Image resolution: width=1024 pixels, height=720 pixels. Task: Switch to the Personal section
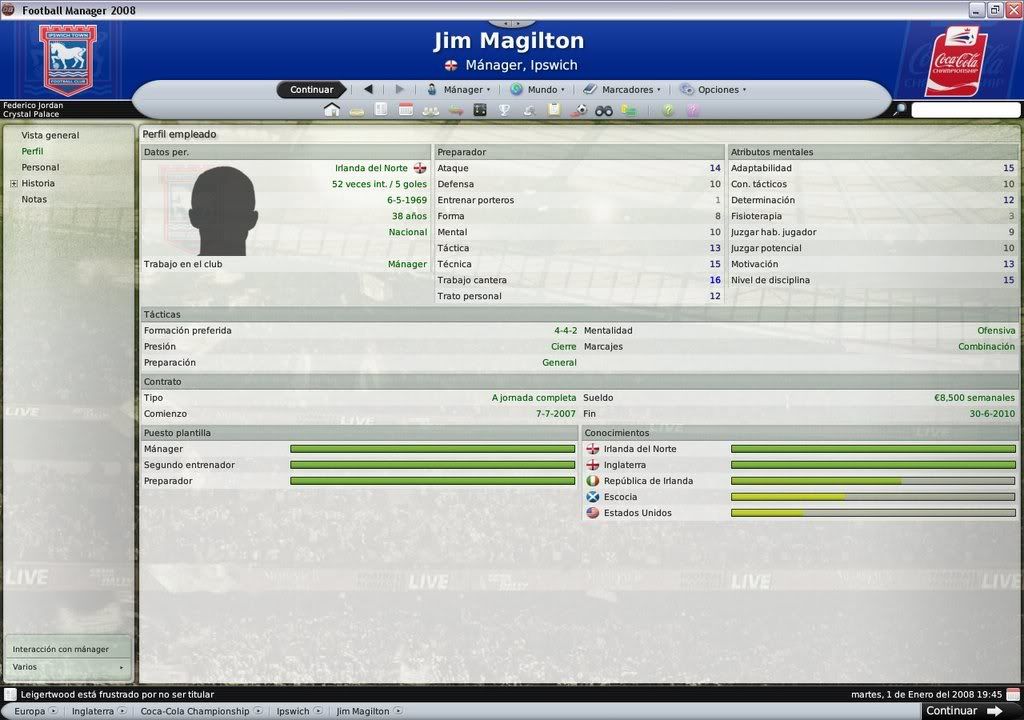(x=40, y=167)
